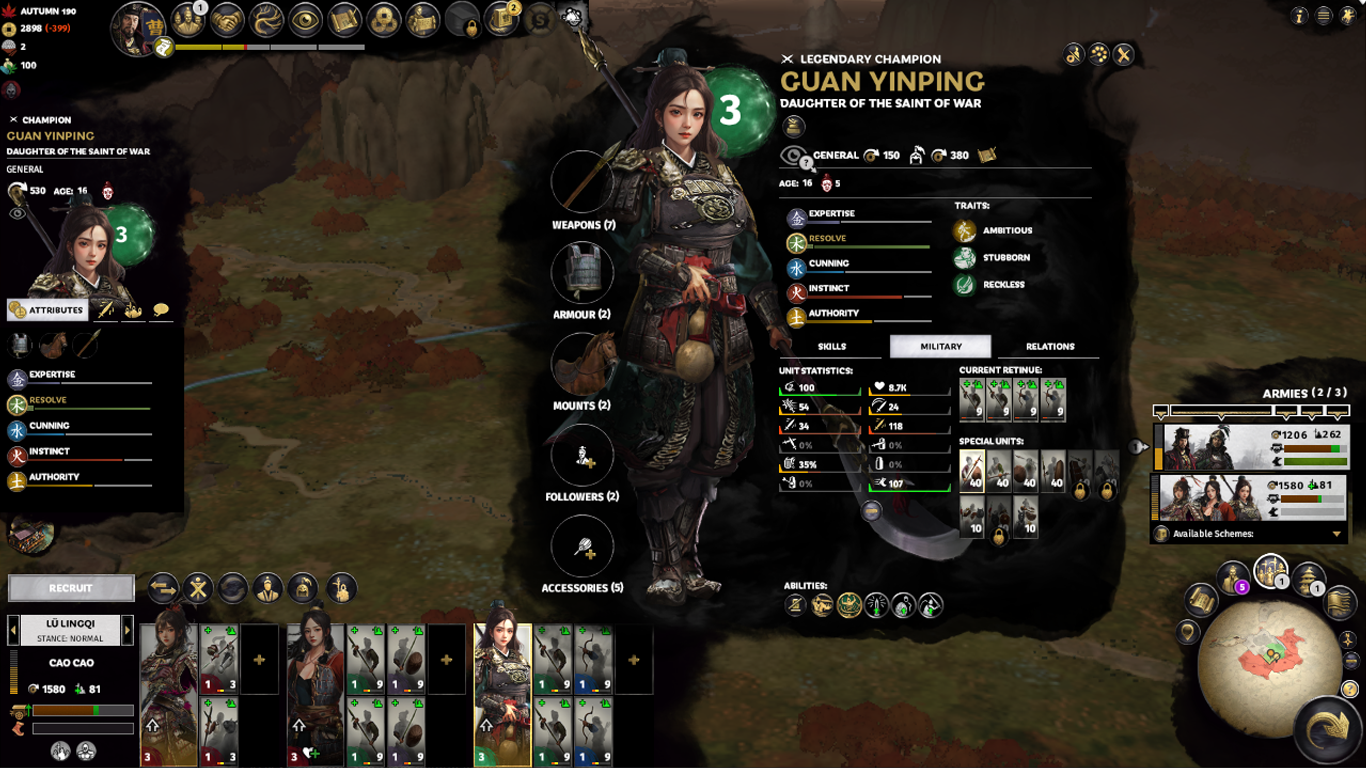The height and width of the screenshot is (768, 1366).
Task: Open the game menu list icon
Action: [1323, 16]
